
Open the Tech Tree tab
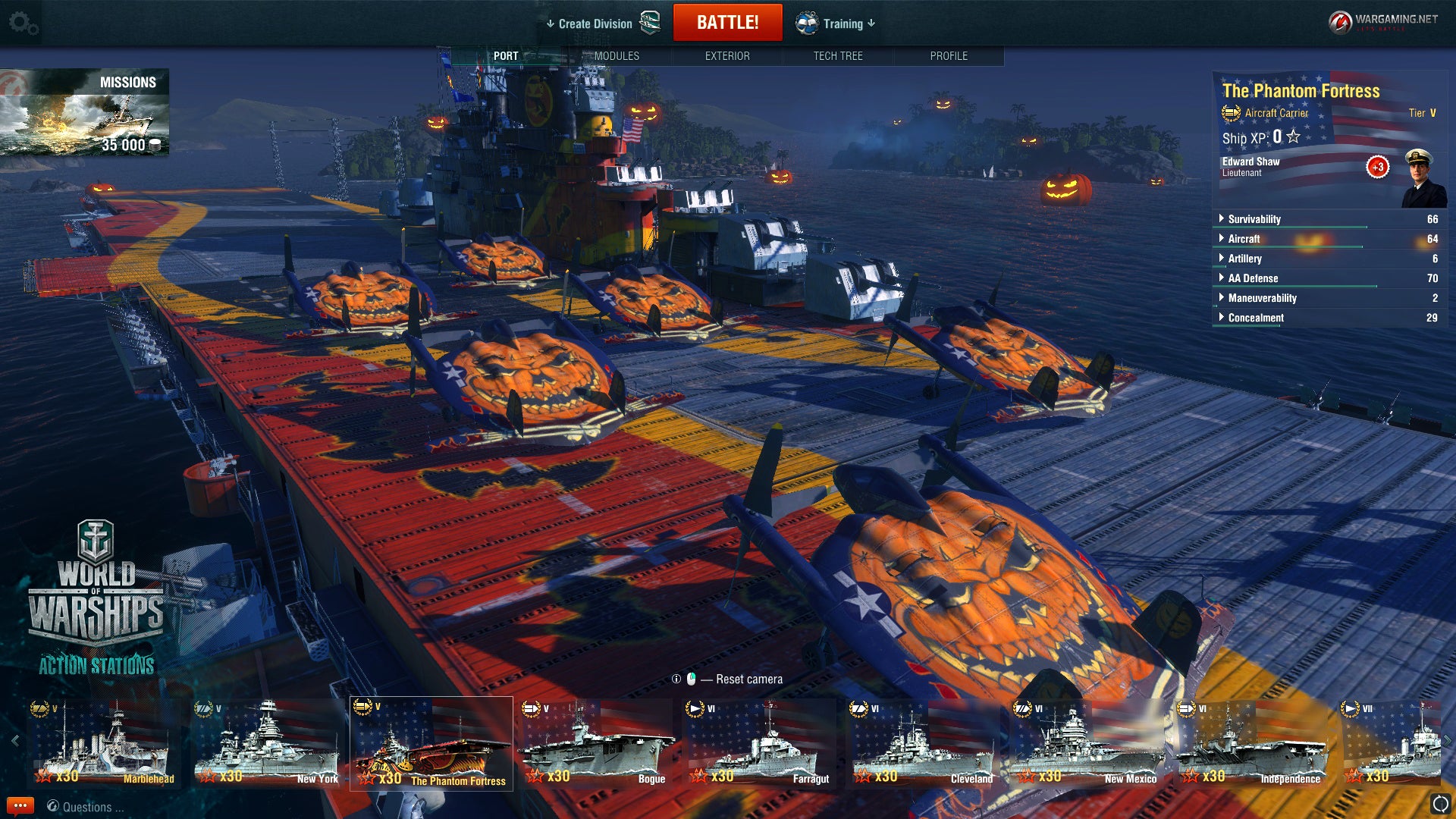pos(838,56)
